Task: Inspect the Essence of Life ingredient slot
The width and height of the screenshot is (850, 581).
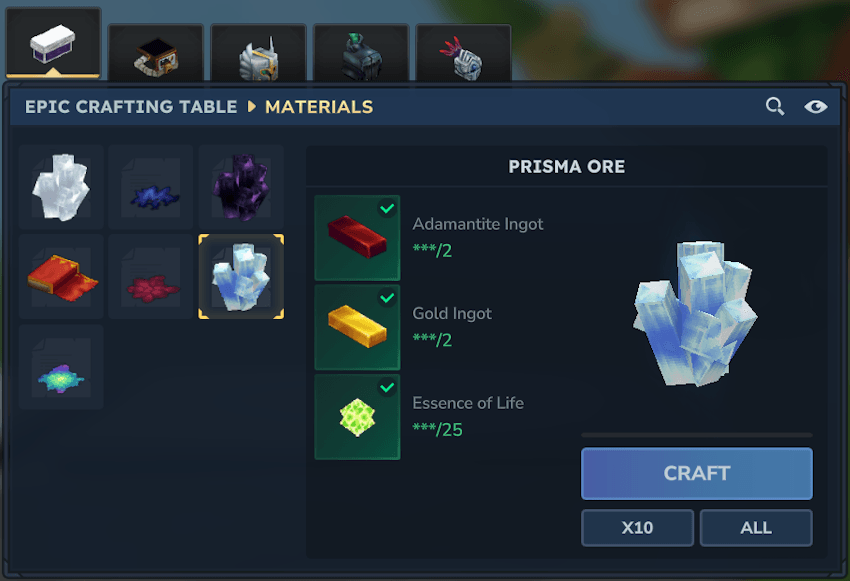Action: [x=357, y=417]
